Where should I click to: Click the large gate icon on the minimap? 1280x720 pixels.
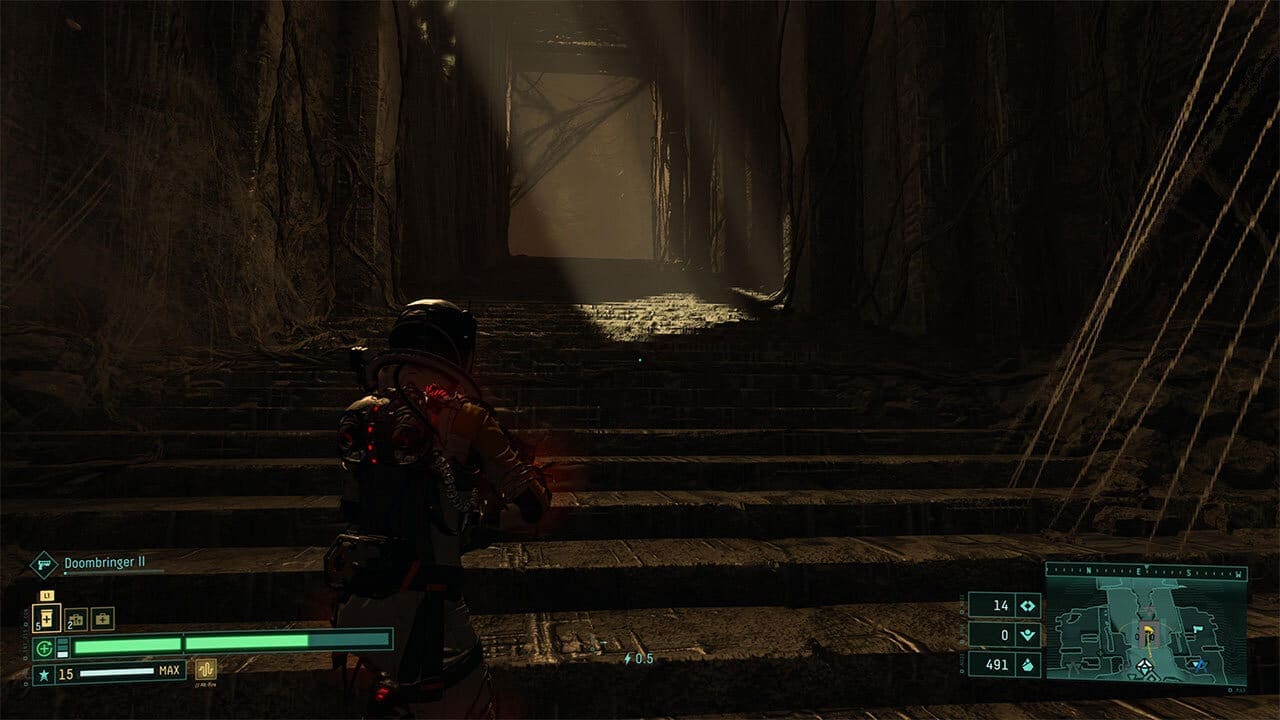(1145, 666)
